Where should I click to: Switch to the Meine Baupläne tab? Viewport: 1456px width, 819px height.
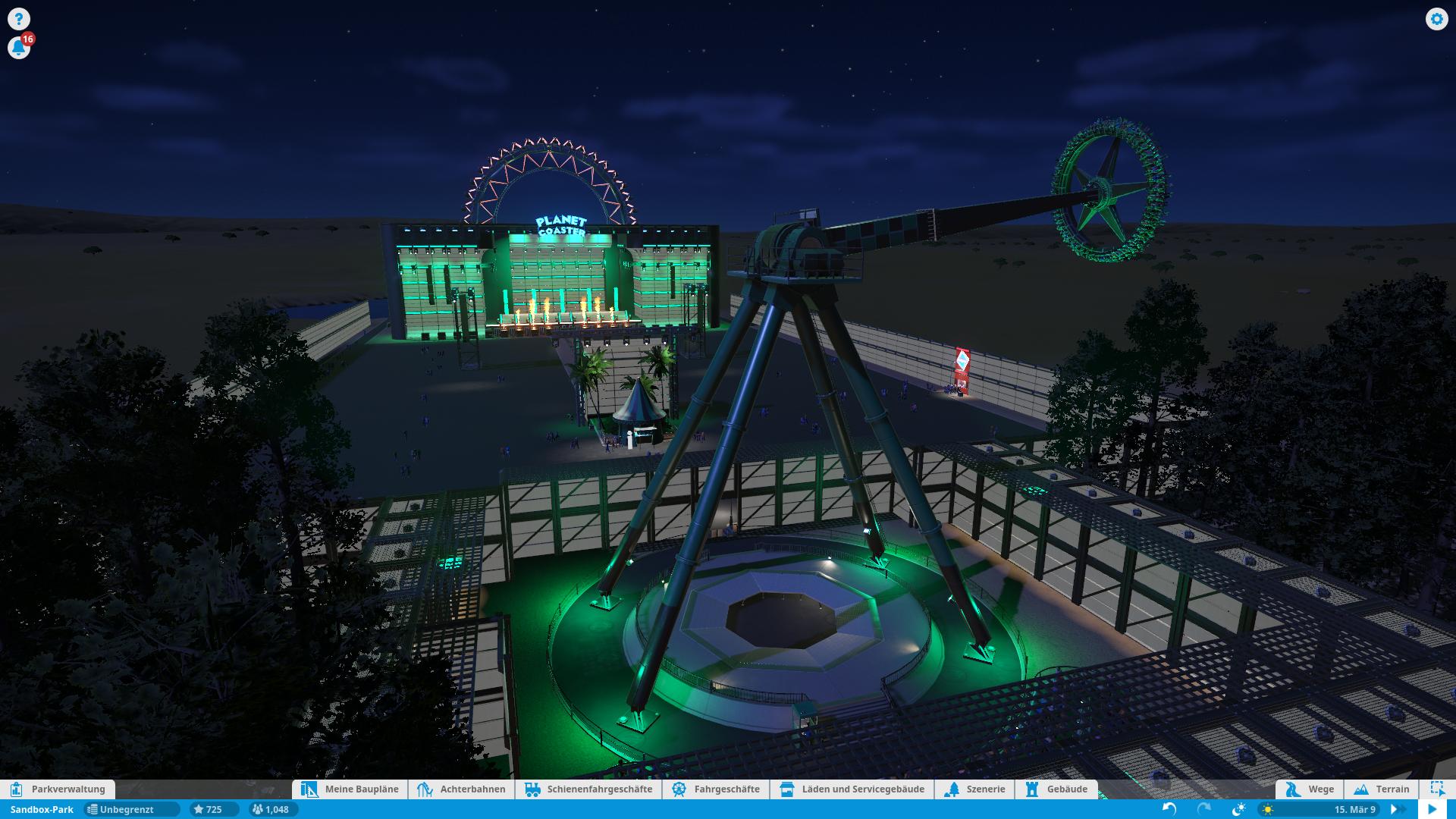tap(350, 789)
